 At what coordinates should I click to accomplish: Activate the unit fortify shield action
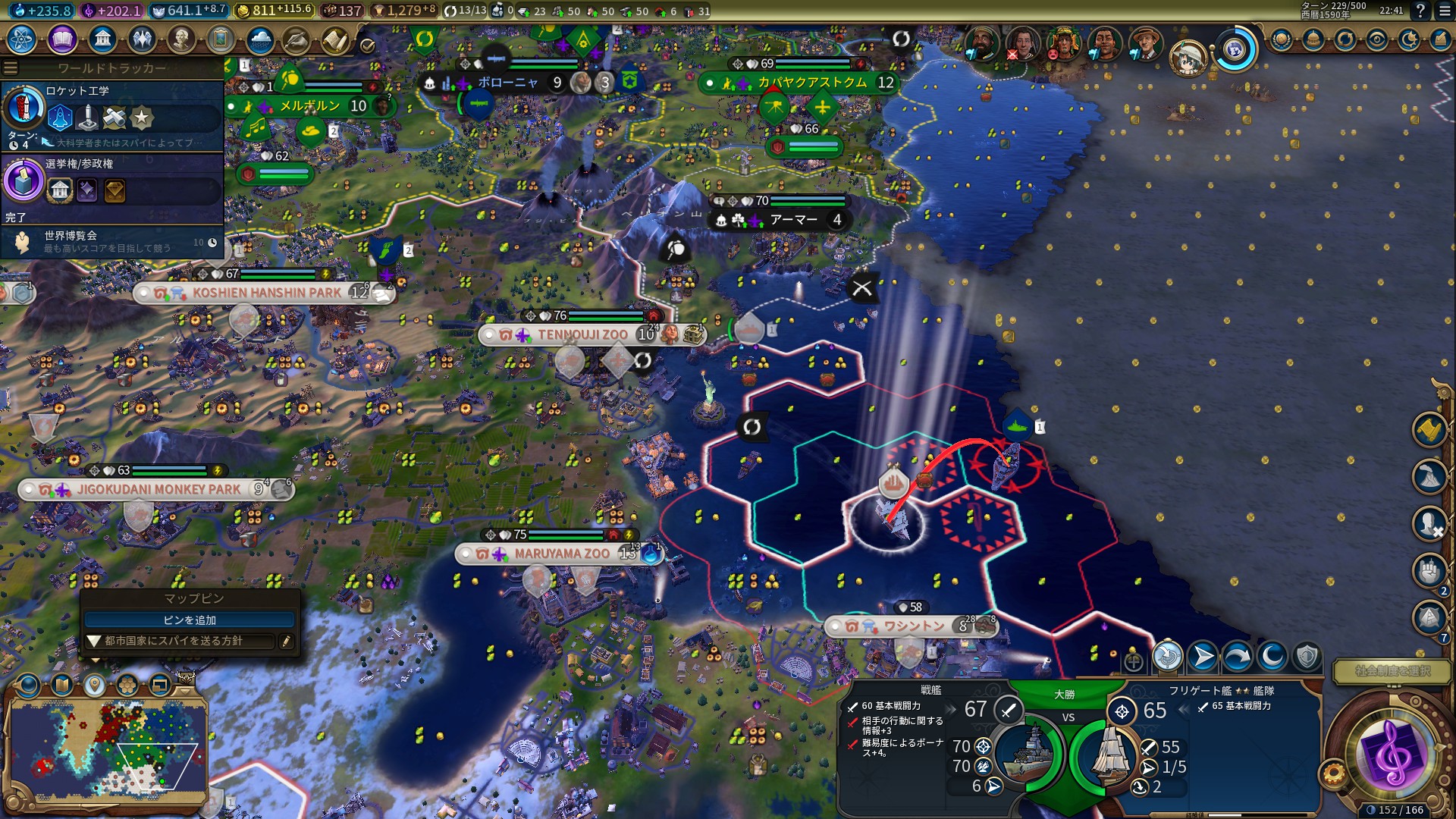tap(1307, 657)
